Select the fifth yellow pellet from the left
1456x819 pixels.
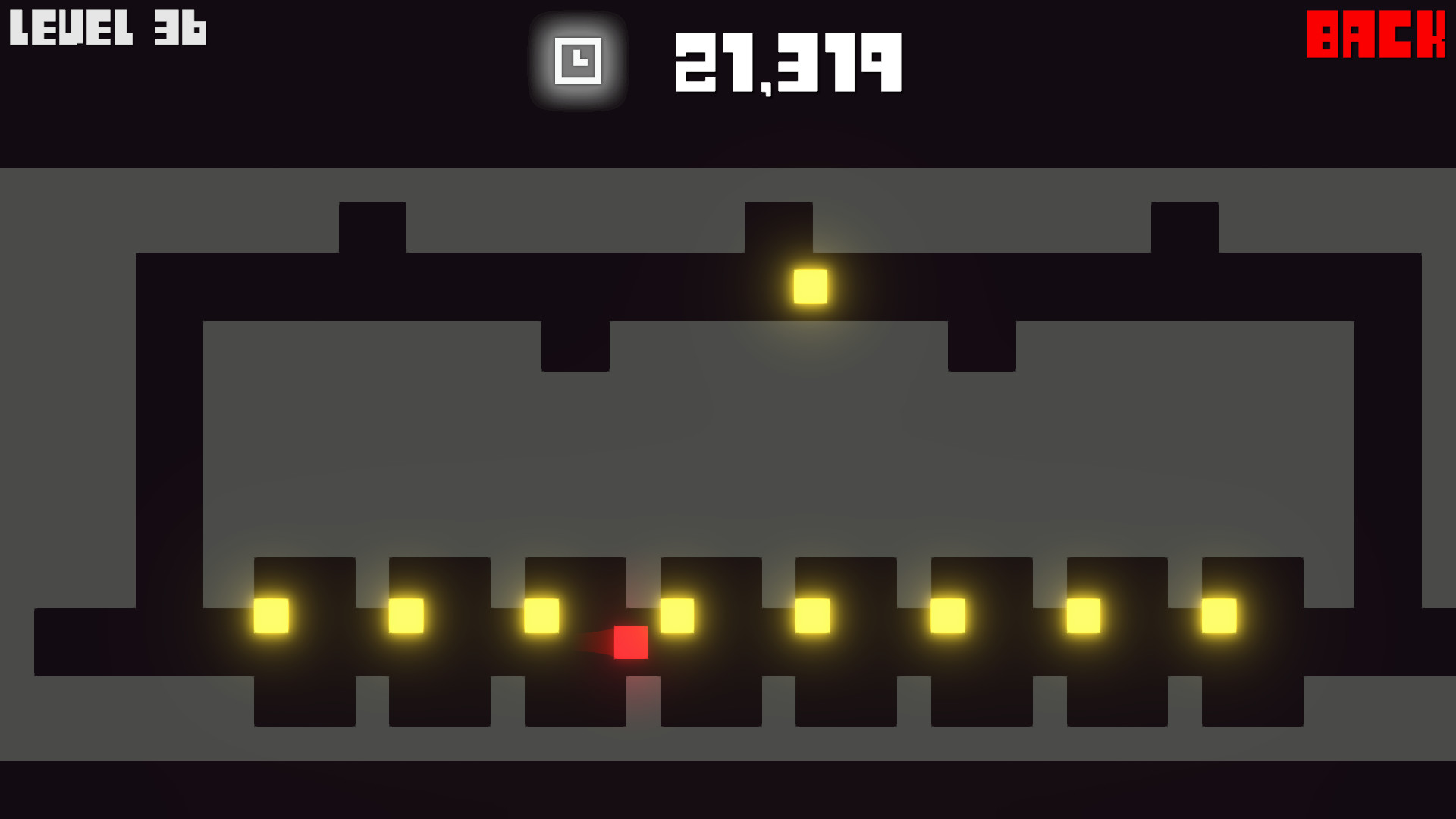(813, 617)
